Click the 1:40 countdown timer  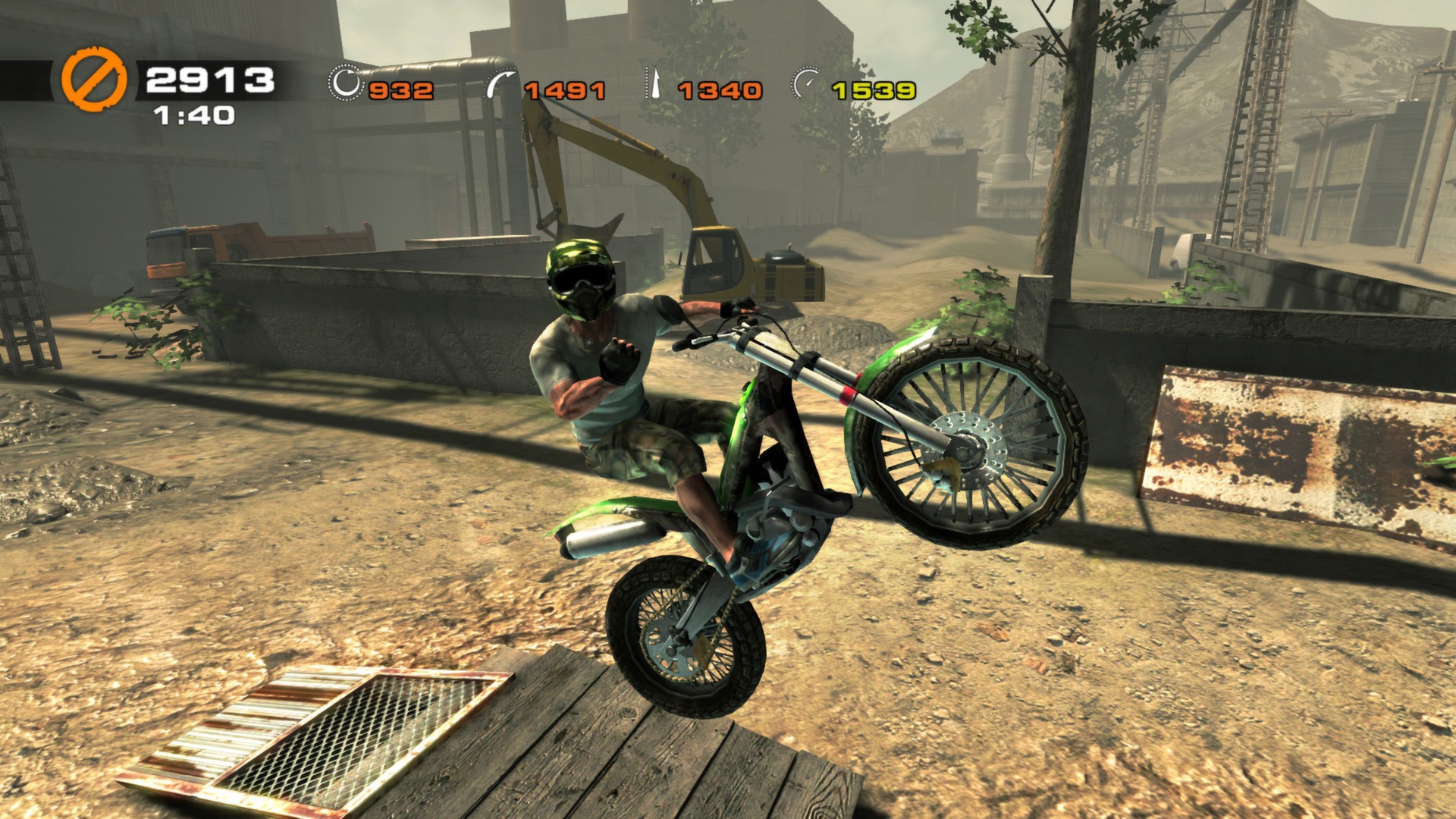tap(194, 117)
